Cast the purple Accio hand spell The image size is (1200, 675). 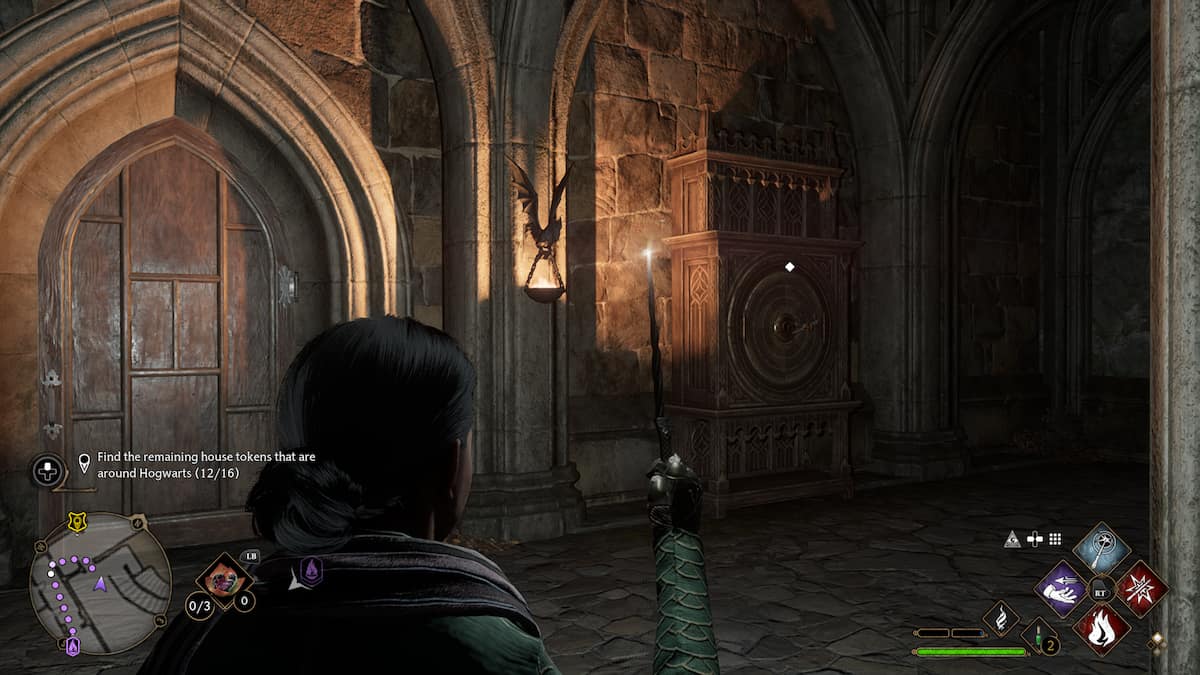click(x=1061, y=589)
